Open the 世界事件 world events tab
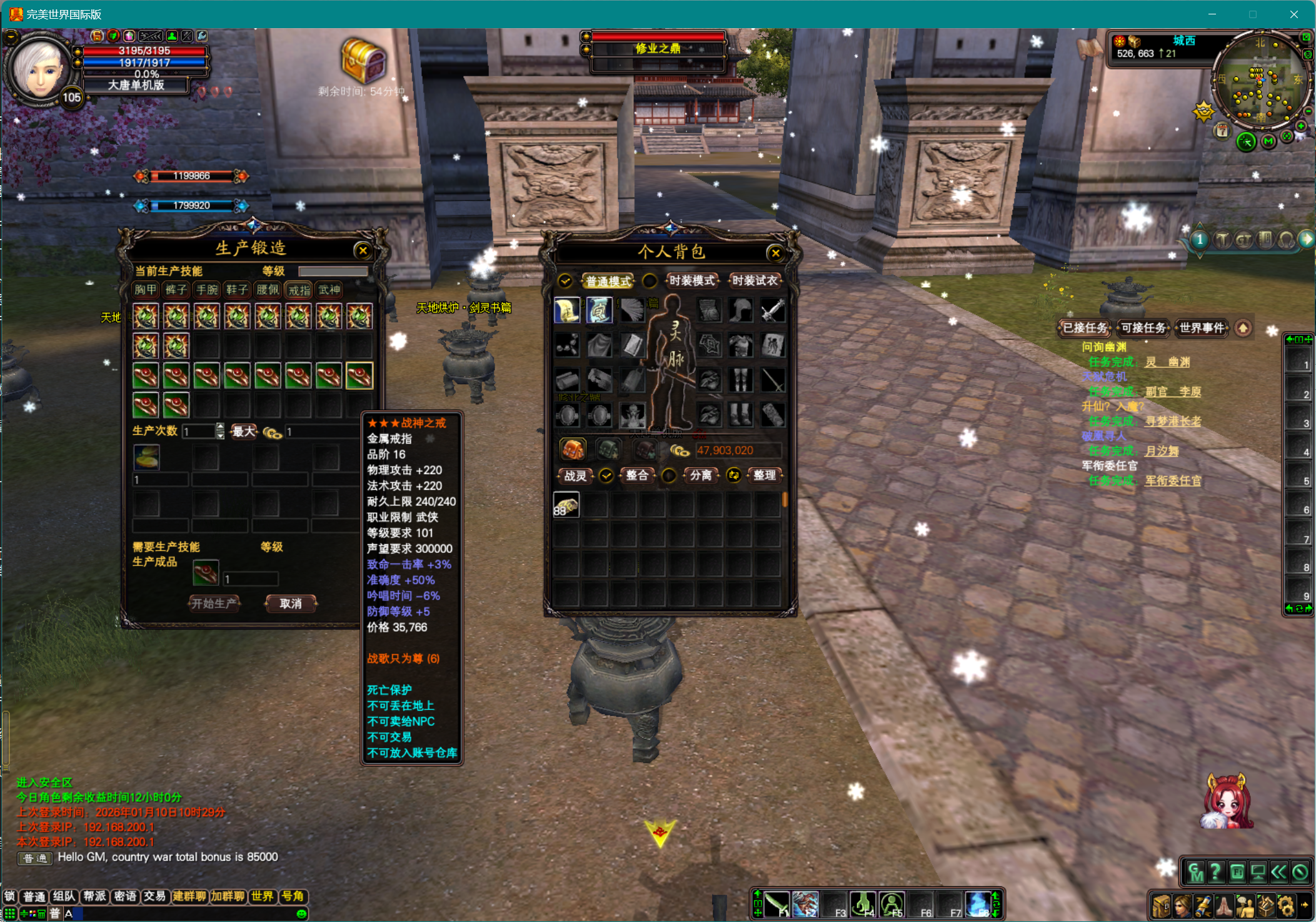The image size is (1316, 922). pos(1202,328)
